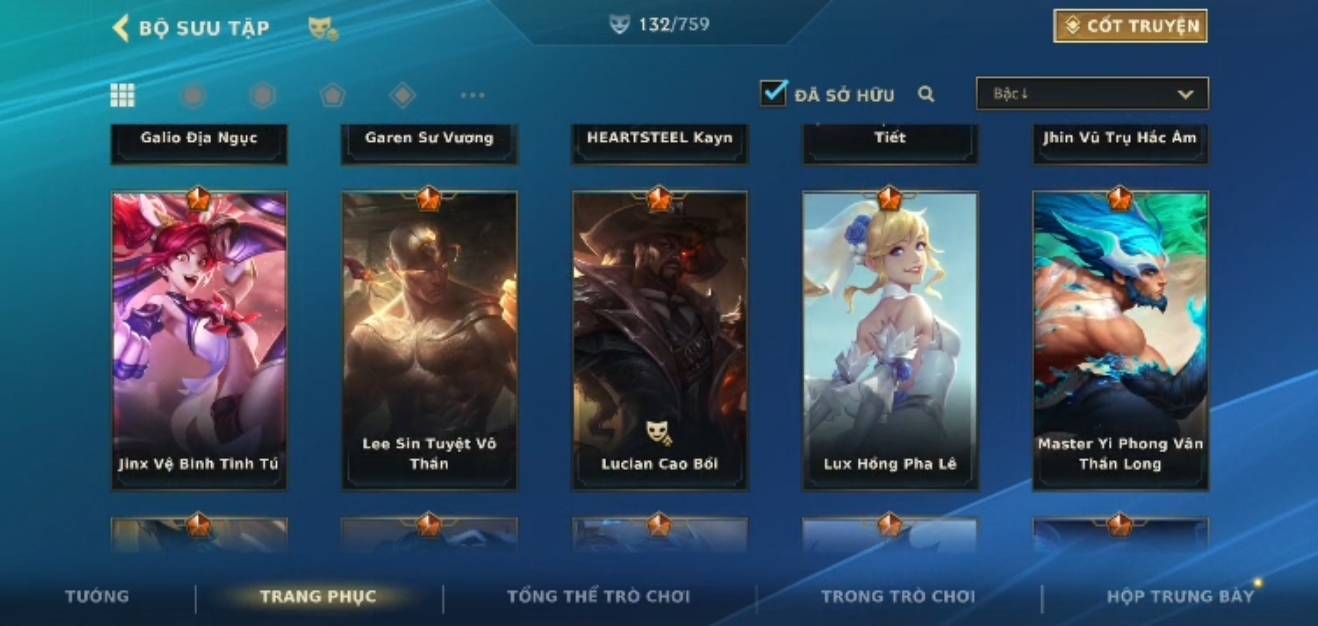Screen dimensions: 1318x626
Task: Choose the Lee Sin Tuyệt Vô Thần skin
Action: [429, 340]
